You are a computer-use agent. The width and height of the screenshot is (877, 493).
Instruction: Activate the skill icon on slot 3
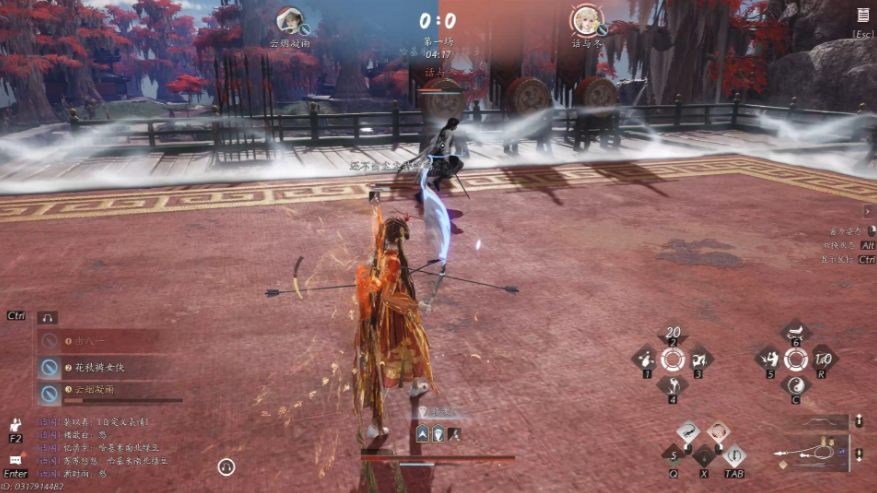698,359
